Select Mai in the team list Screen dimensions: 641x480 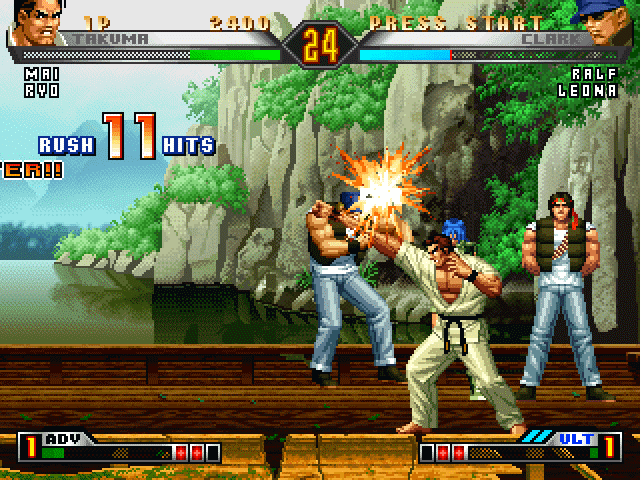[35, 74]
